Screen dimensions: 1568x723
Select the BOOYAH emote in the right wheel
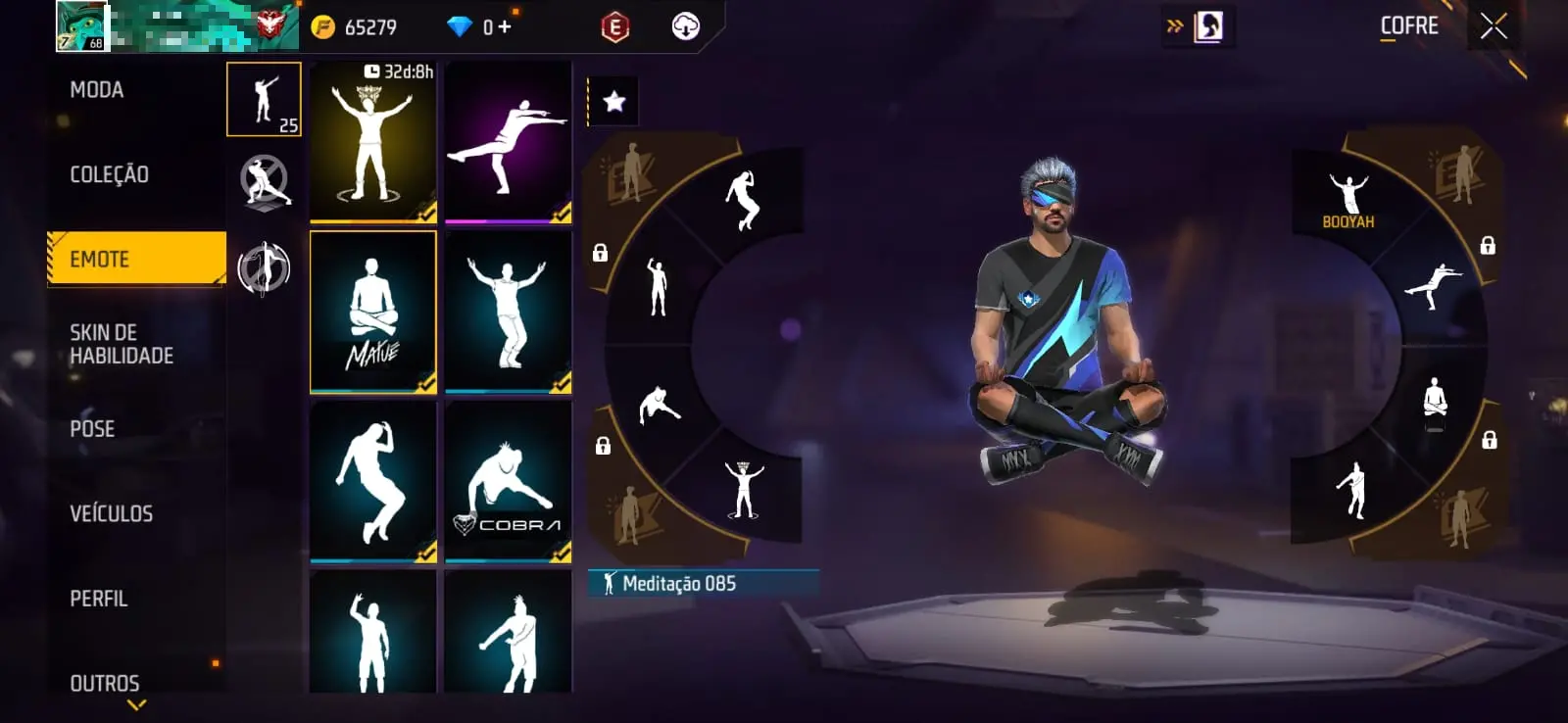click(1348, 192)
